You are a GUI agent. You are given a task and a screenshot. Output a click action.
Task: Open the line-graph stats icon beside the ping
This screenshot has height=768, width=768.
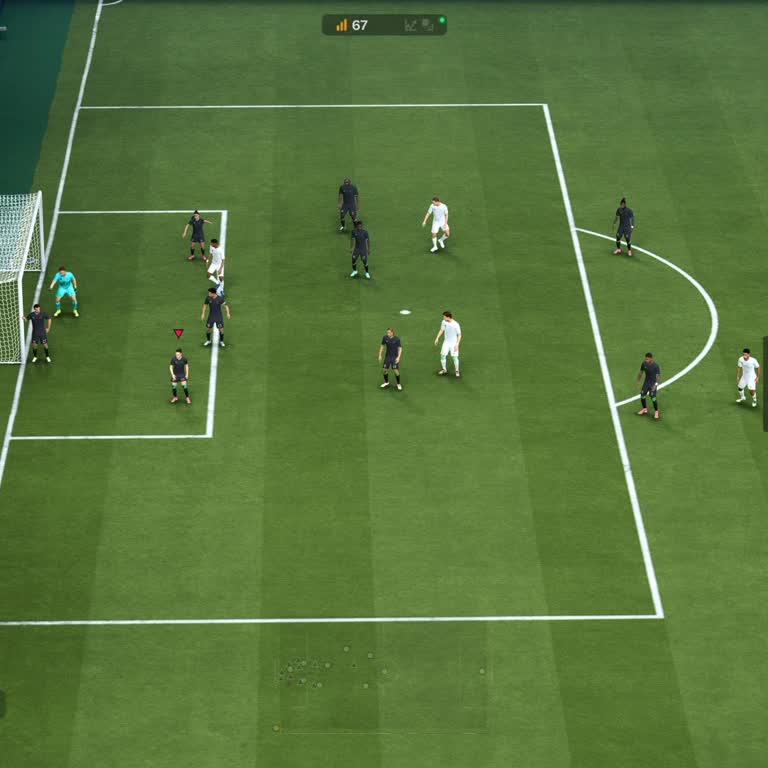click(x=411, y=25)
